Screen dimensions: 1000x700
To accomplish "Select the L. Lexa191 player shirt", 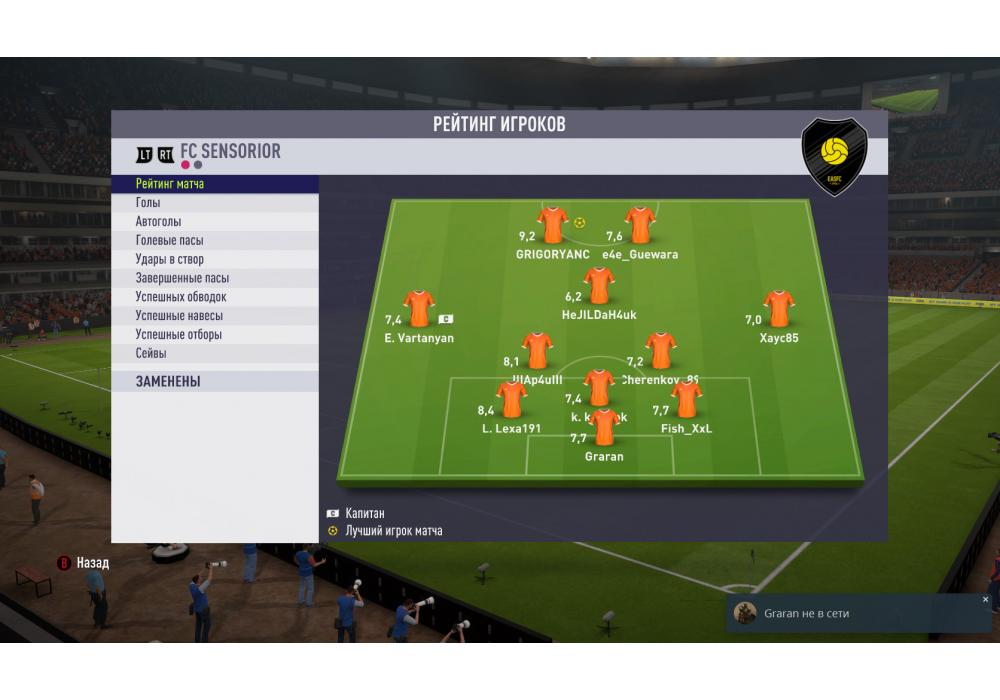I will pyautogui.click(x=511, y=399).
